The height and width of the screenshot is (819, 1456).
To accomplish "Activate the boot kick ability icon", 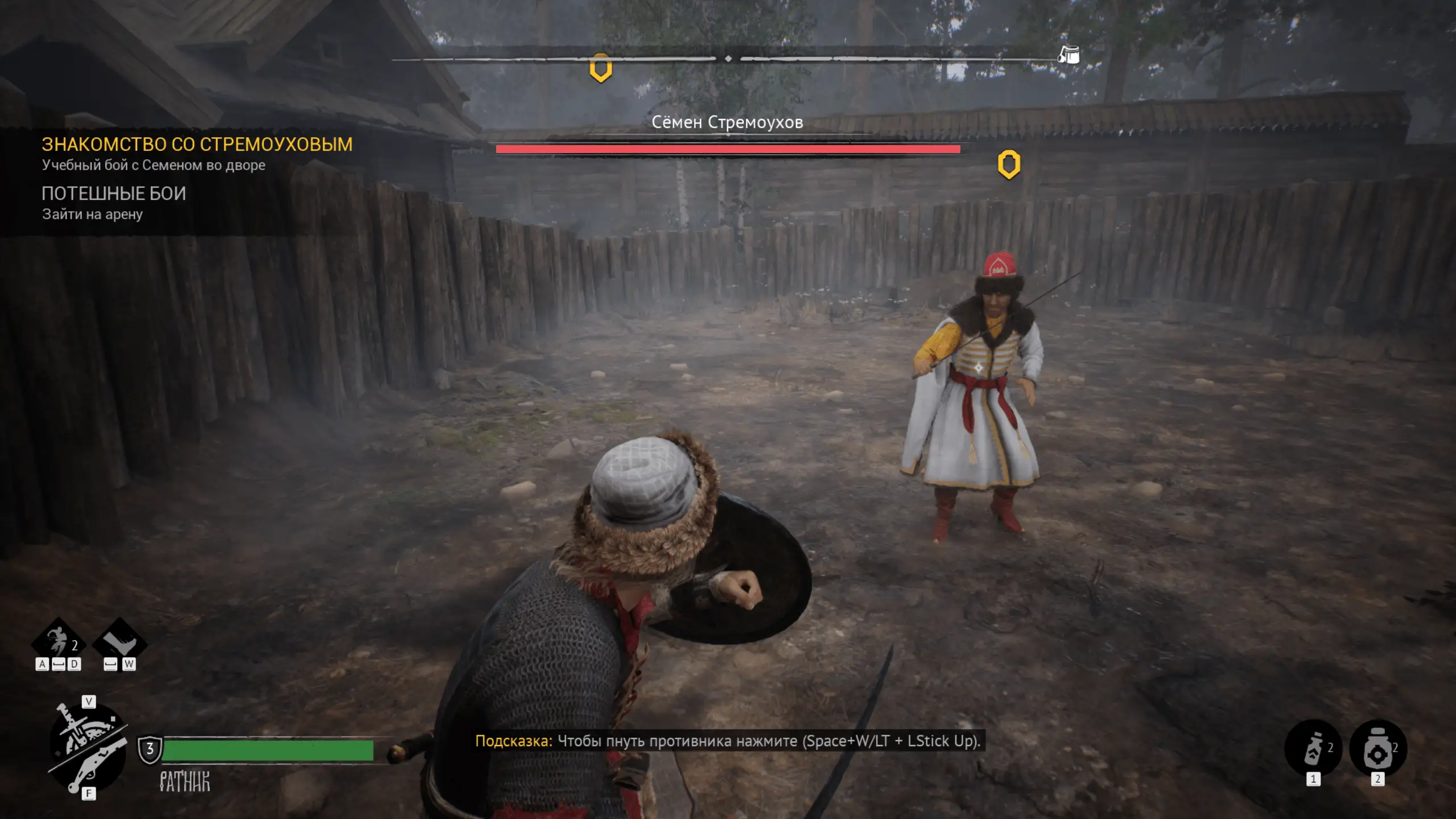I will [x=119, y=643].
